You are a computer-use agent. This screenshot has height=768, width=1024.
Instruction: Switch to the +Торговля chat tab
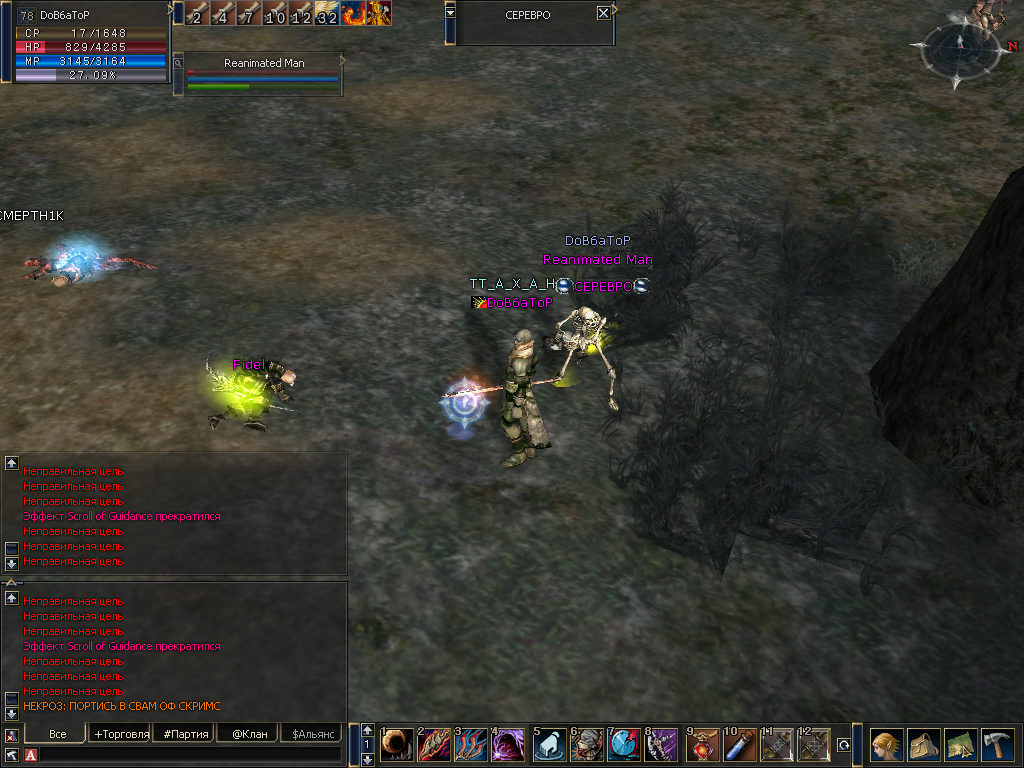click(x=121, y=734)
